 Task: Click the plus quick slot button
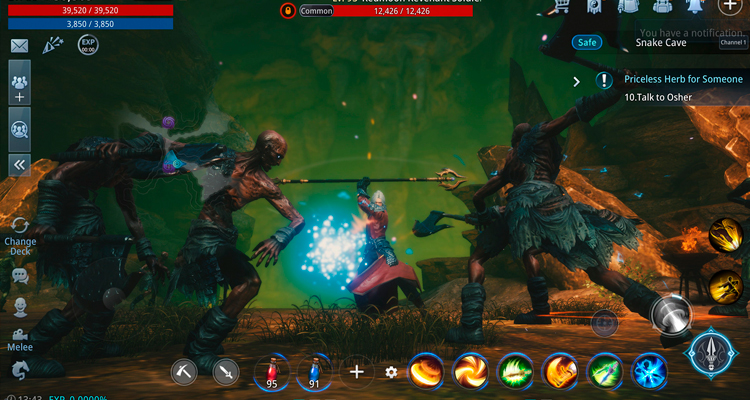356,372
